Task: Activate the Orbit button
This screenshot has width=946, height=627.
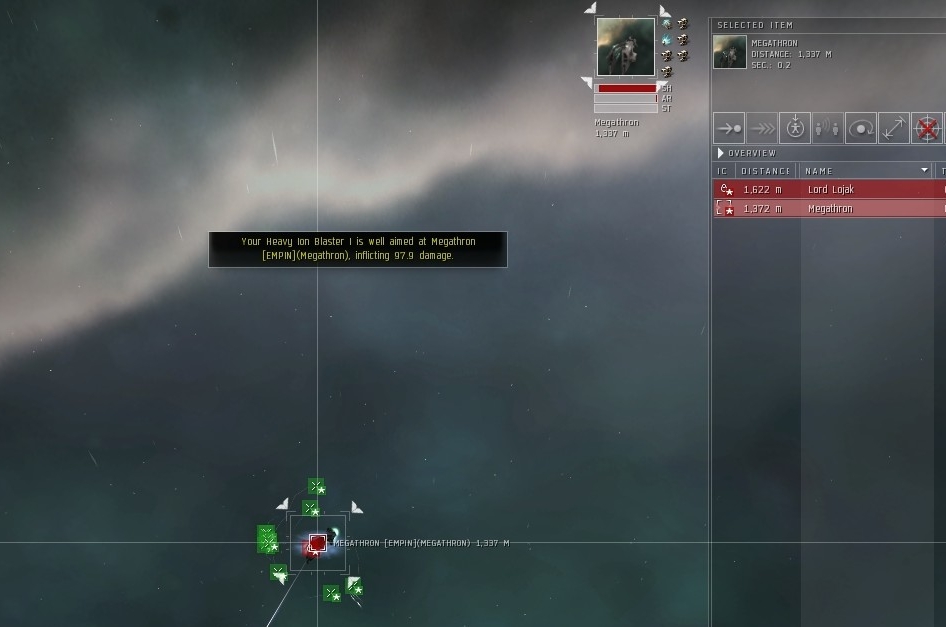Action: [861, 128]
